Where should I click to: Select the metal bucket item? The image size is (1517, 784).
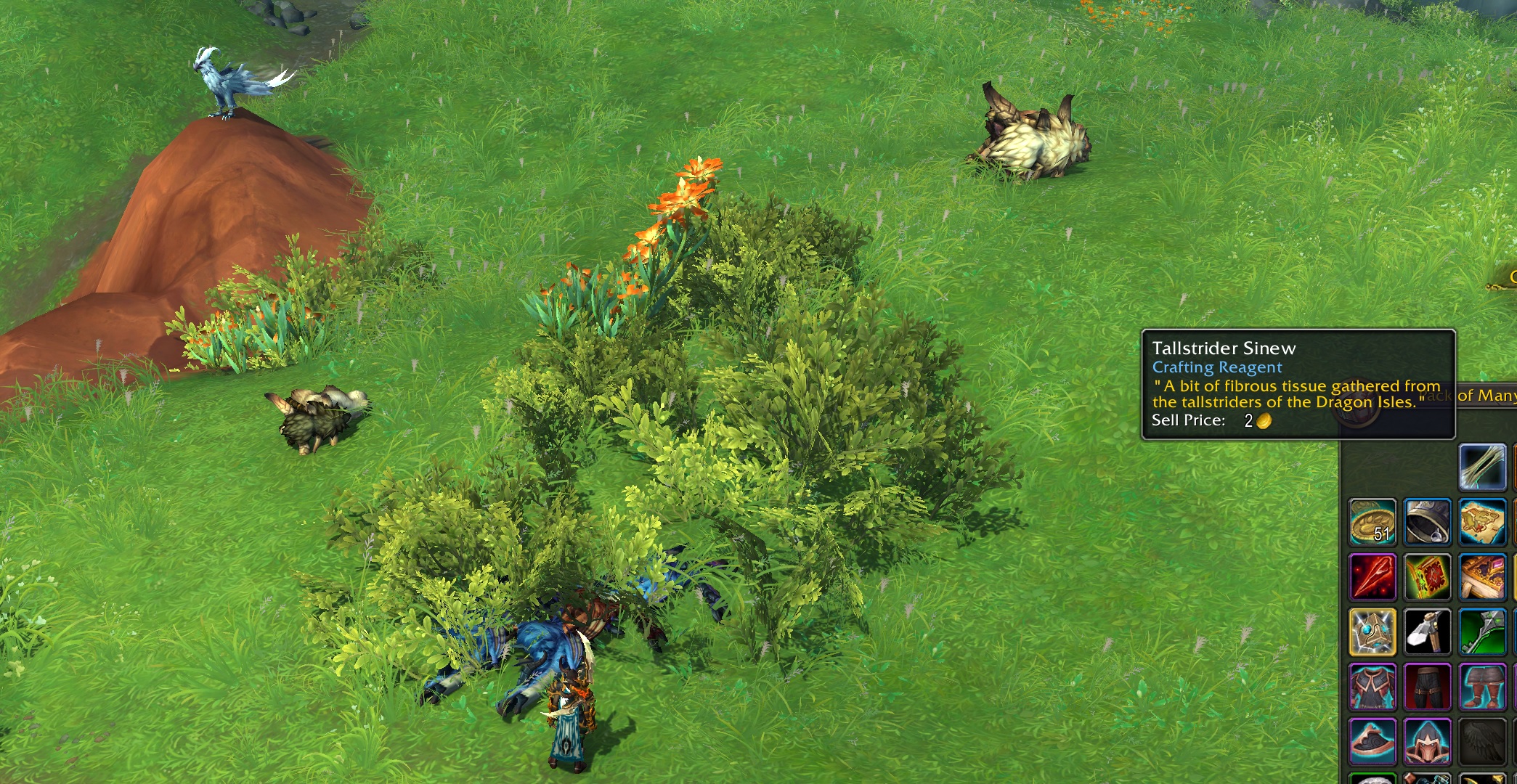[1428, 520]
